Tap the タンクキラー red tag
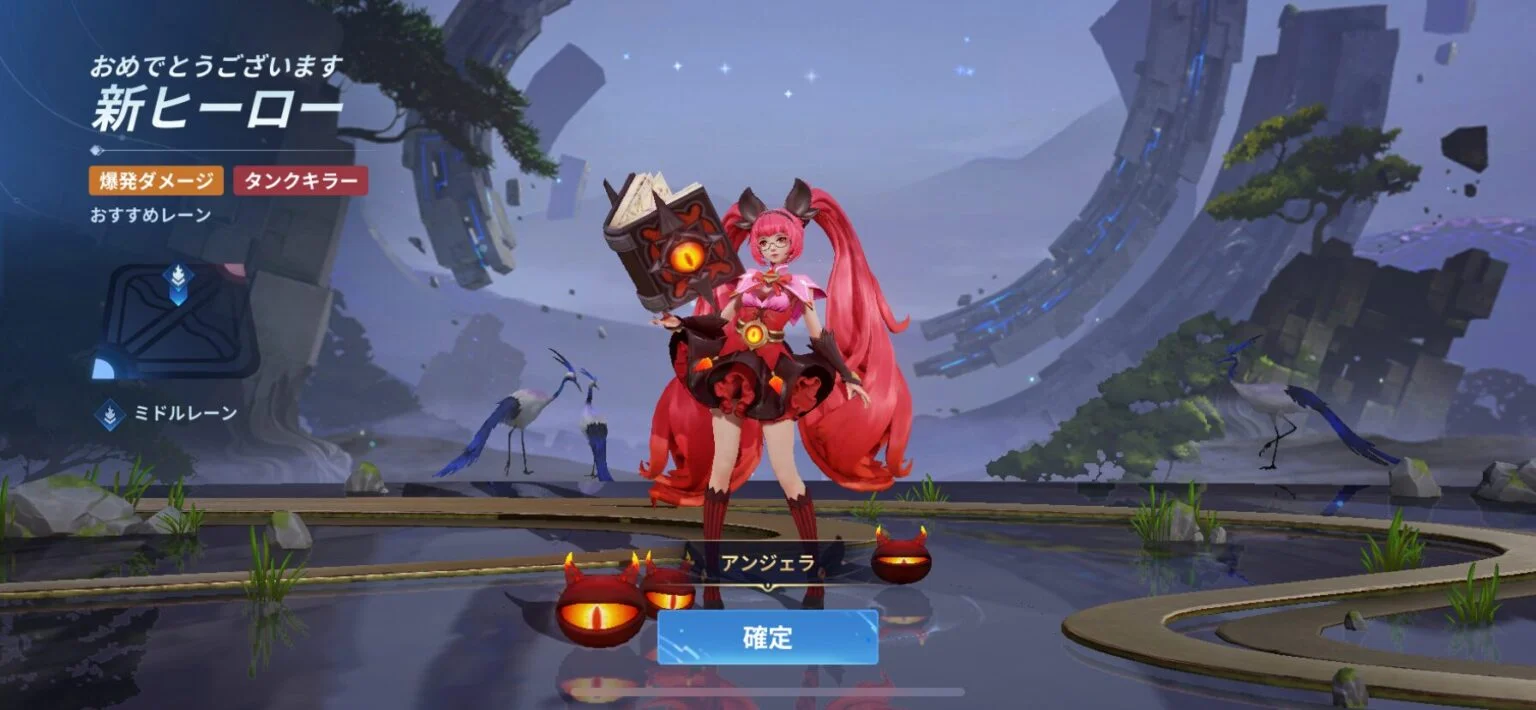Viewport: 1536px width, 710px height. [301, 181]
